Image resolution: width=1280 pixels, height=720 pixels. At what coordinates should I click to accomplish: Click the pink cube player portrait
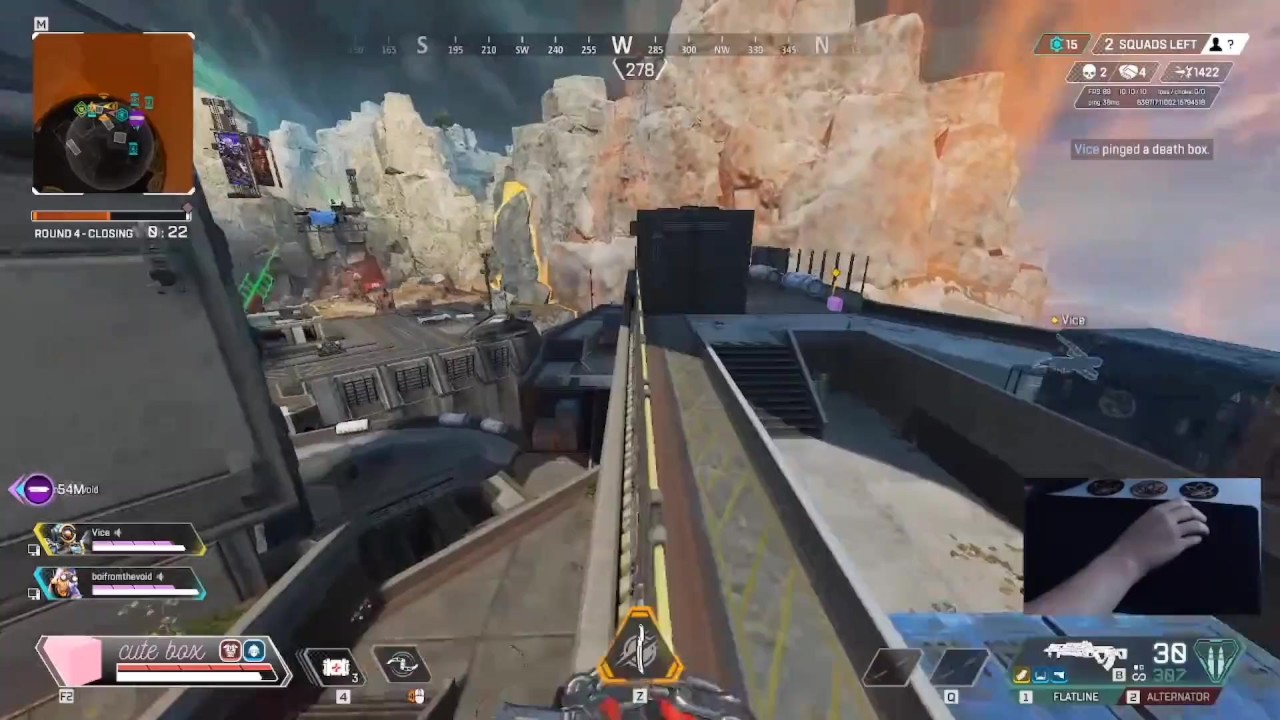pos(72,661)
